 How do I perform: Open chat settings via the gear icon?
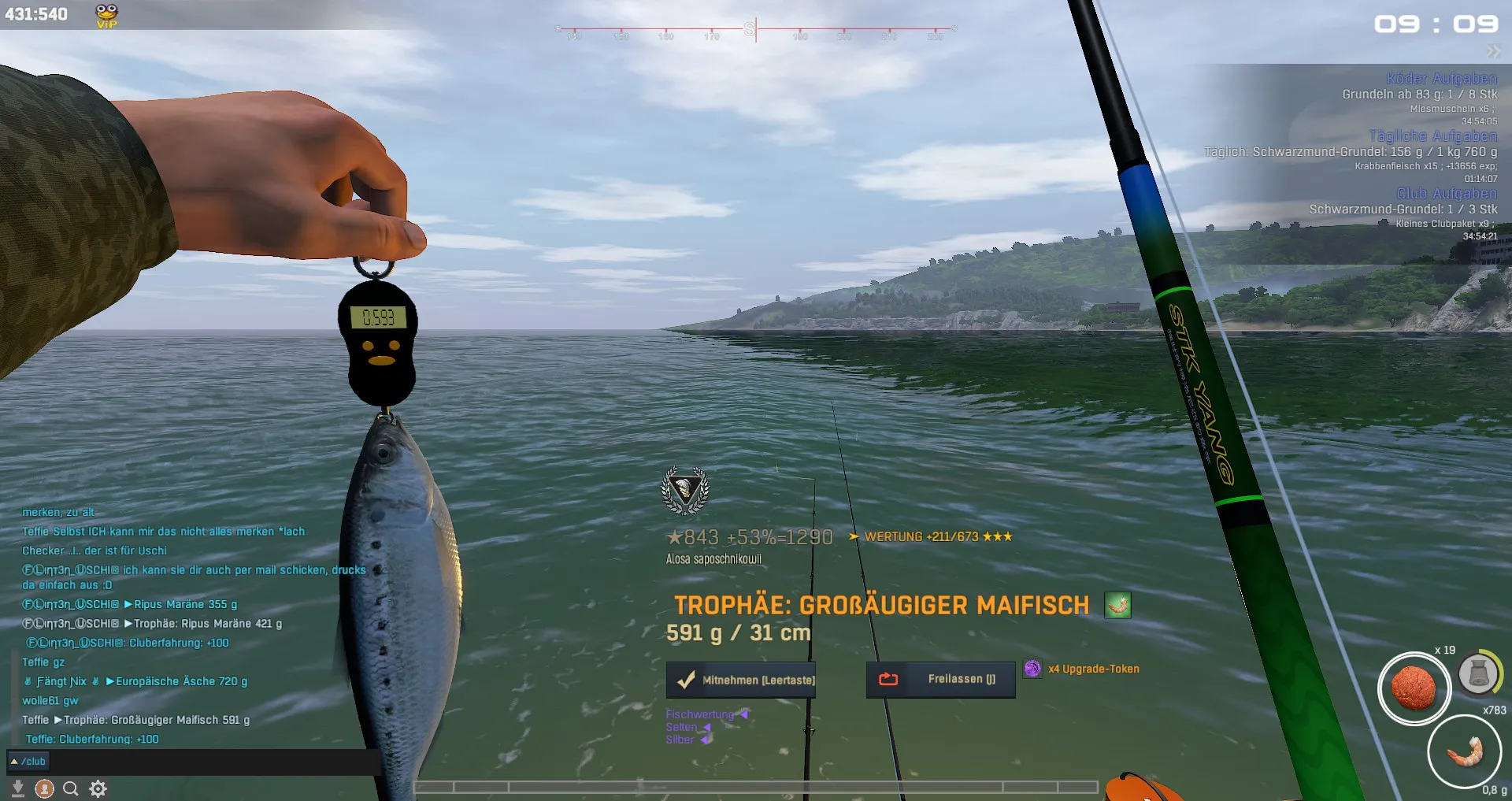click(98, 788)
